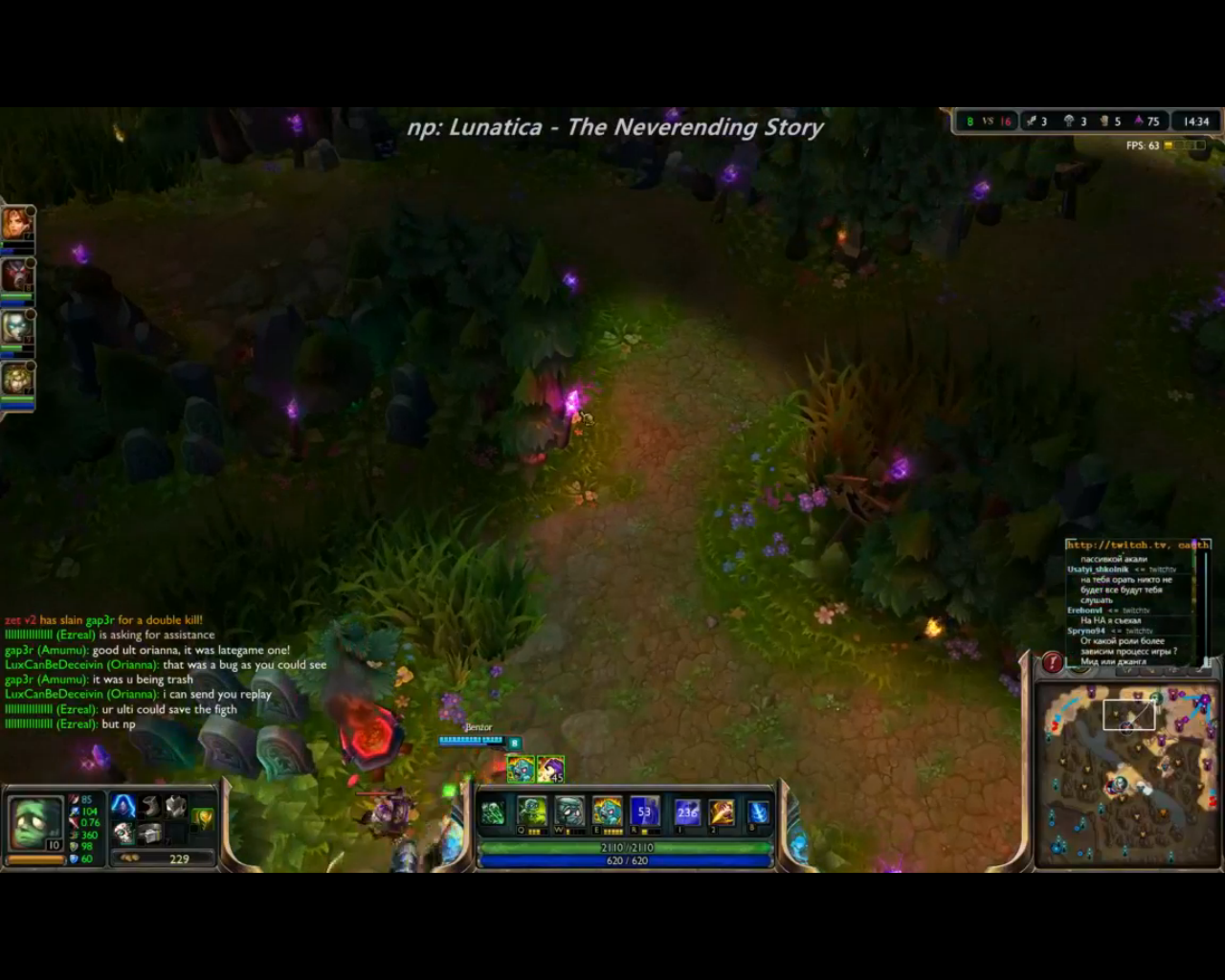Select the boots item in inventory
Screen dimensions: 1225x980
click(x=149, y=806)
